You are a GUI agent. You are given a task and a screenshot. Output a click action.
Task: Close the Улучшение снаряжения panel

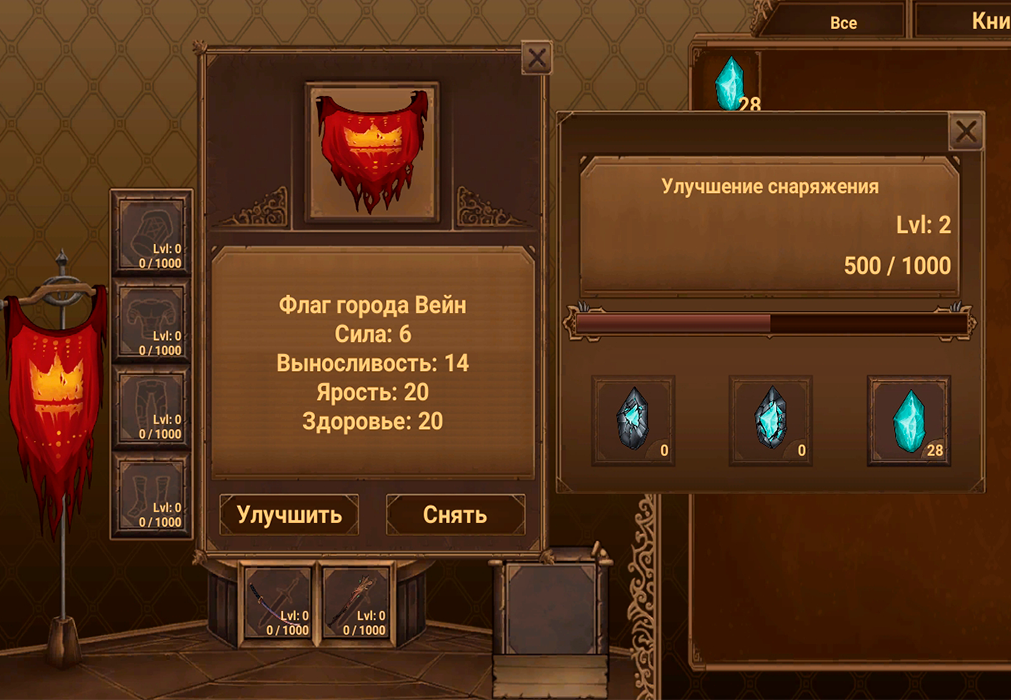point(965,131)
